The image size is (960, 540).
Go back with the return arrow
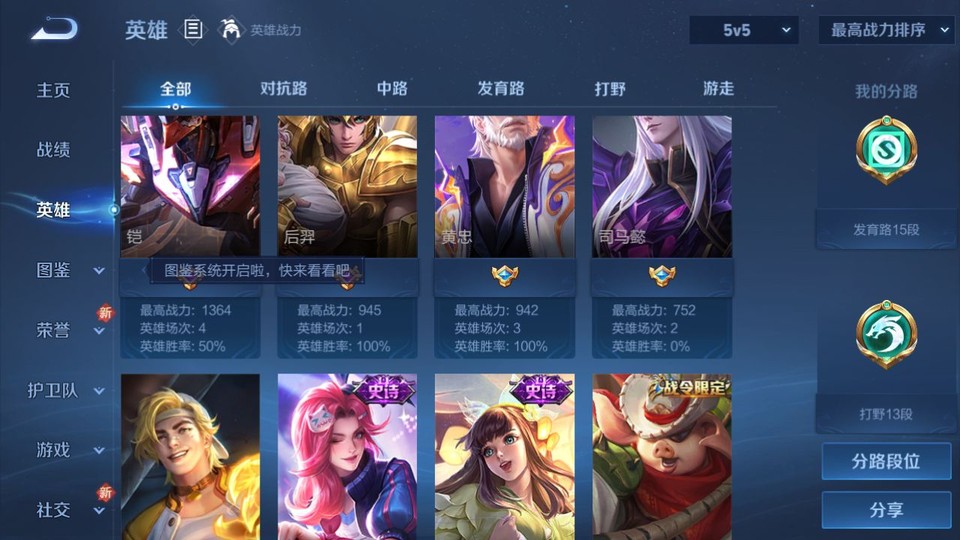[54, 29]
